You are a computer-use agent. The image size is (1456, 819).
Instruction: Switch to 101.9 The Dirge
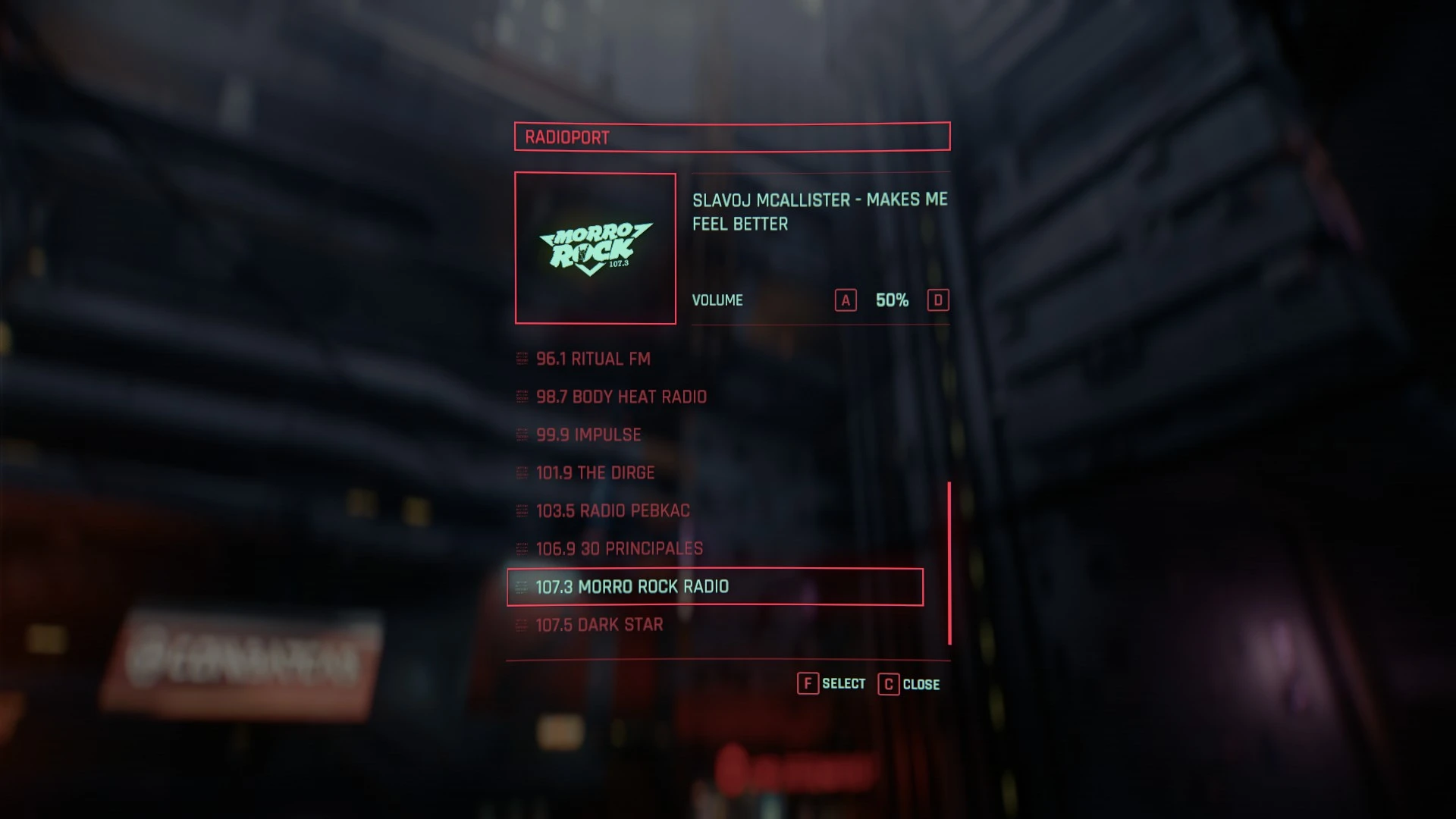click(595, 472)
